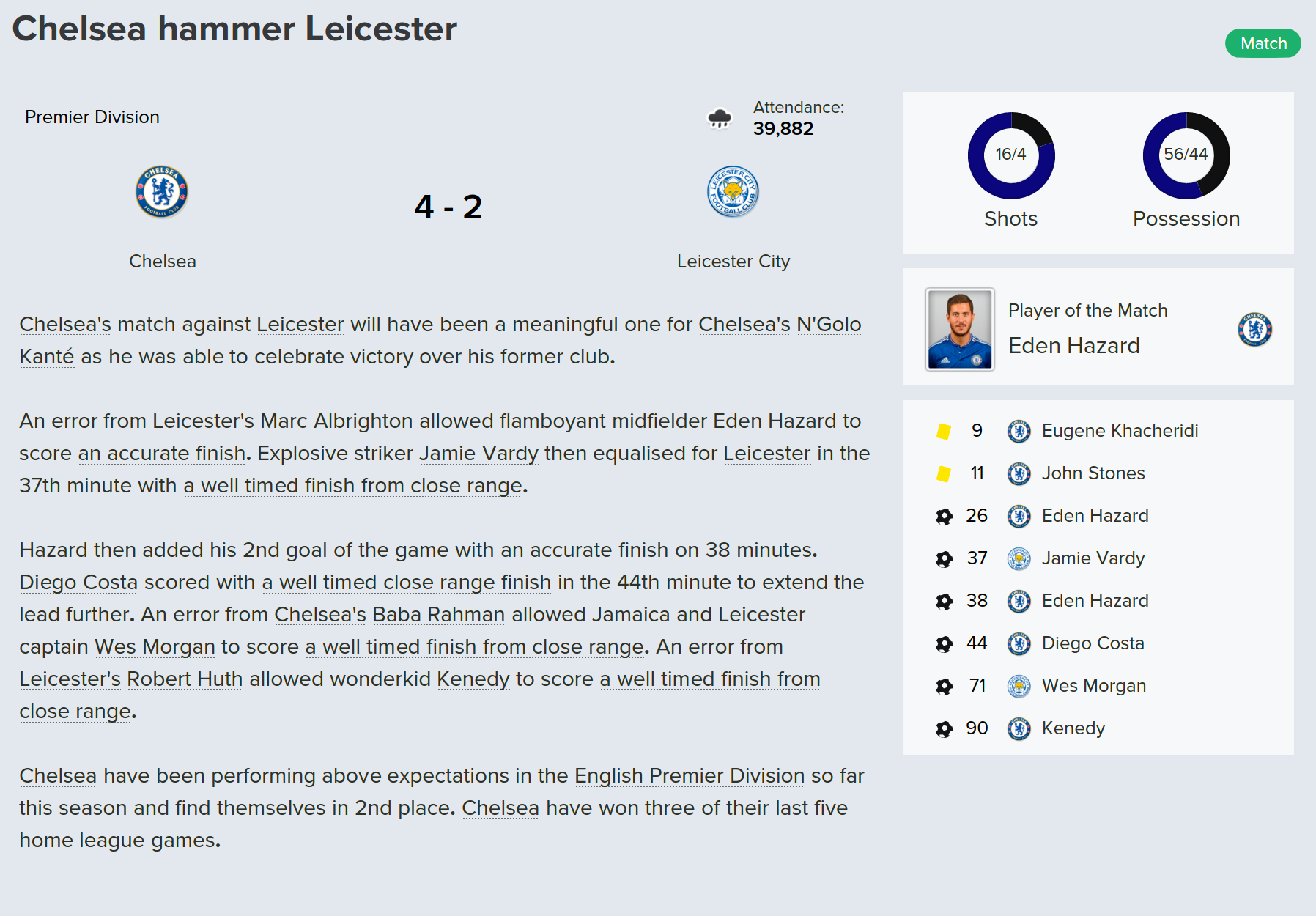Follow the Robert Huth link
Viewport: 1316px width, 916px height.
(185, 679)
